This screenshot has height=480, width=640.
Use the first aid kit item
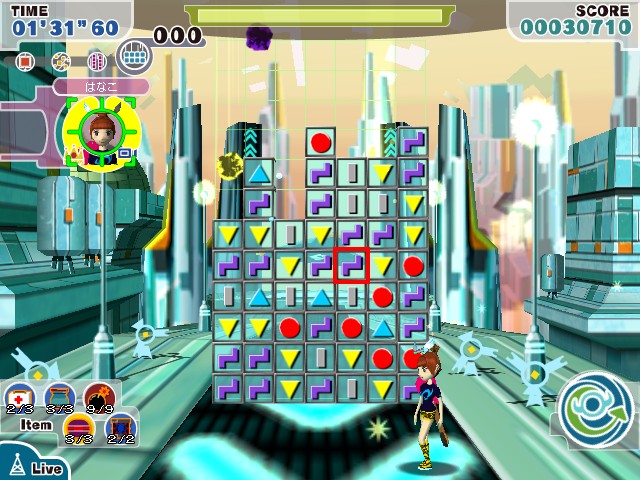(22, 394)
